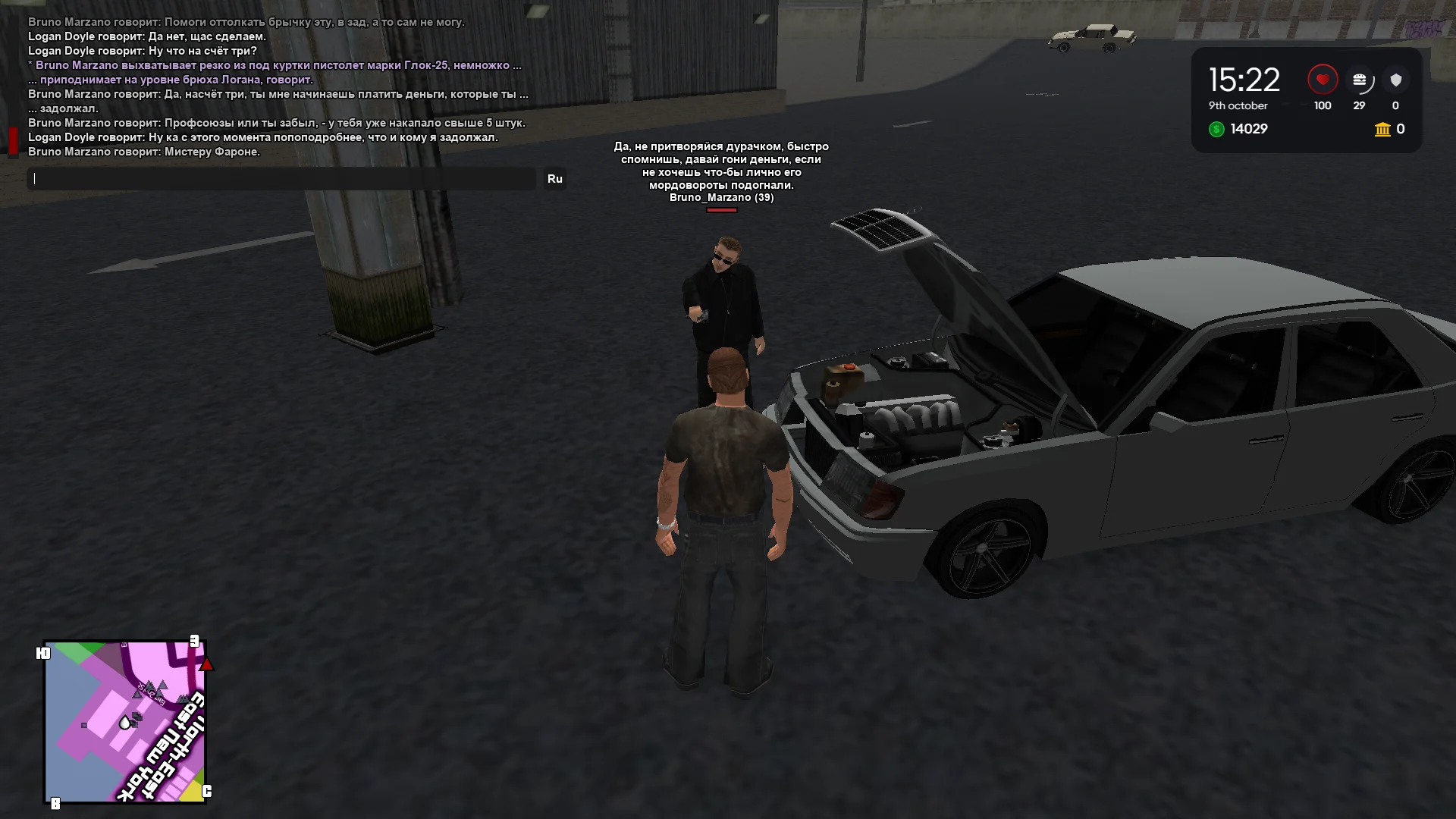Click the red heart health icon
The height and width of the screenshot is (819, 1456).
1322,79
